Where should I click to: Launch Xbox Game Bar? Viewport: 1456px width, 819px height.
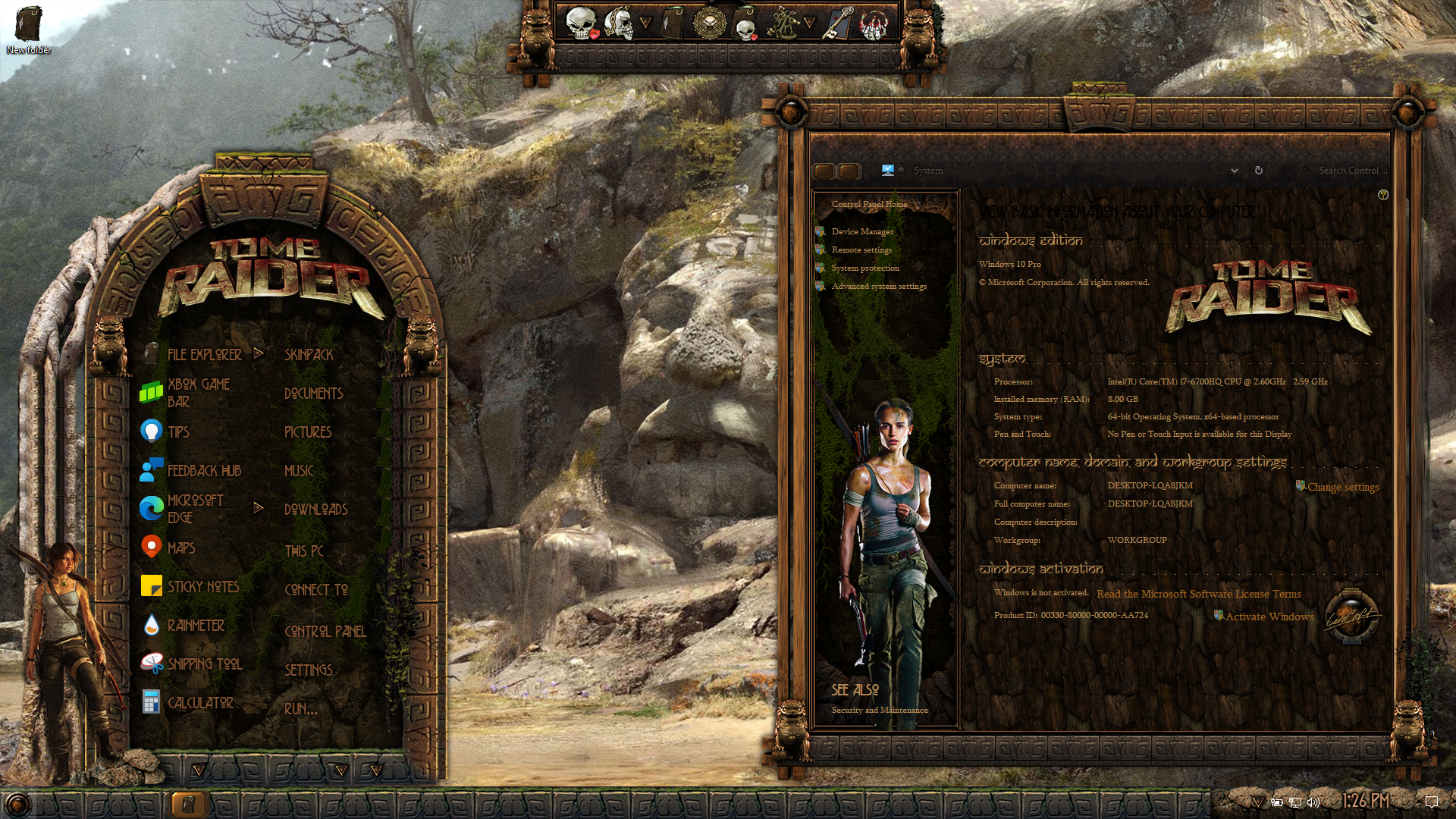point(198,393)
